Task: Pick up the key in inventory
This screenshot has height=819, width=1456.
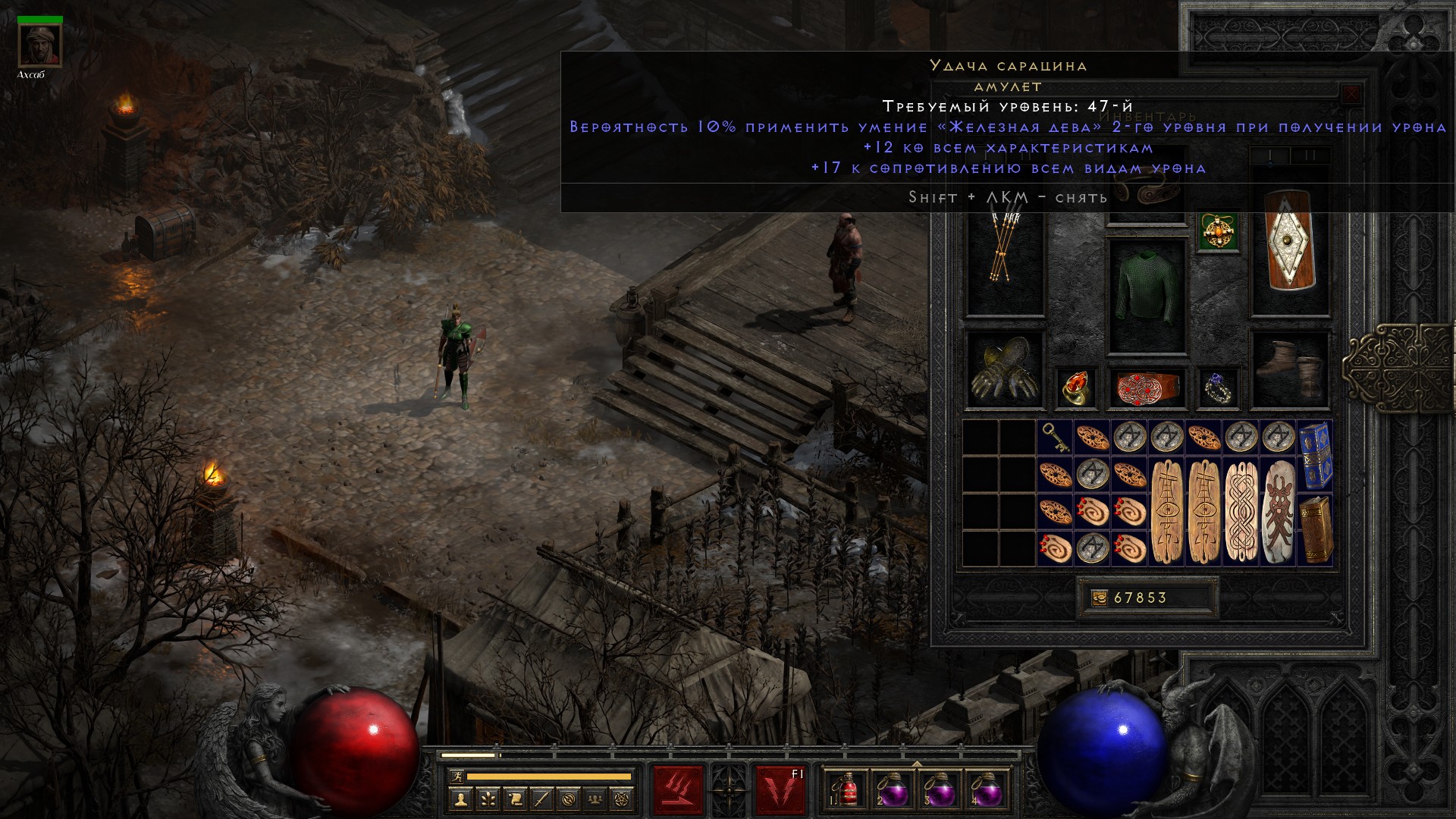Action: 1055,438
